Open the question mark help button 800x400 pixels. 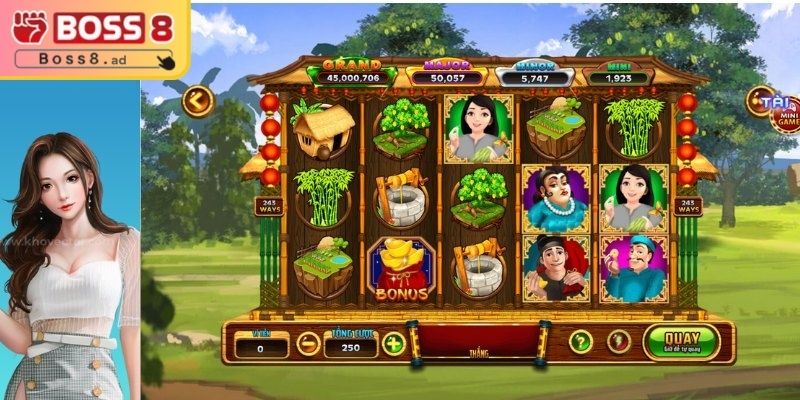[x=581, y=341]
